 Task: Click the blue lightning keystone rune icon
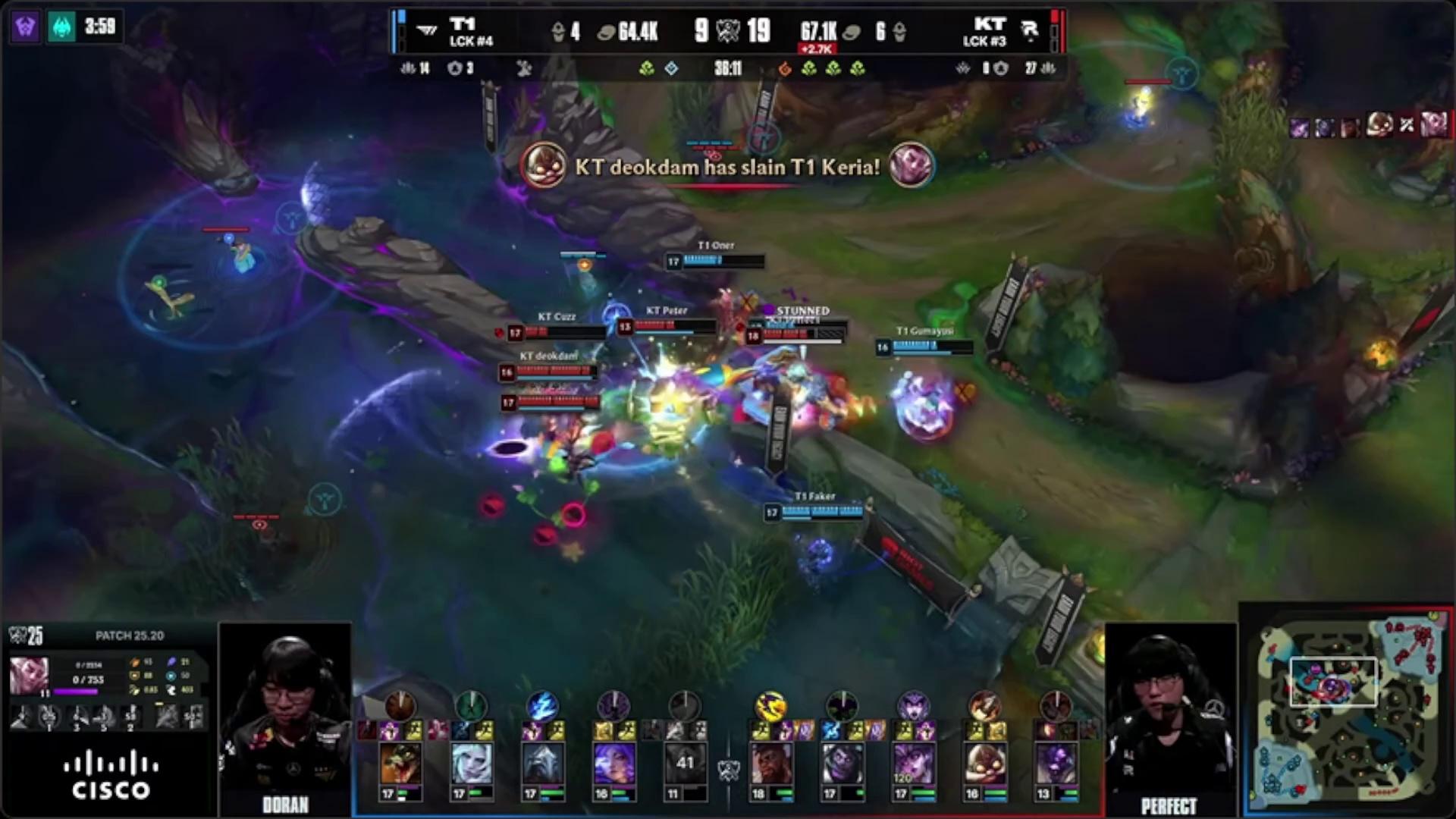542,705
